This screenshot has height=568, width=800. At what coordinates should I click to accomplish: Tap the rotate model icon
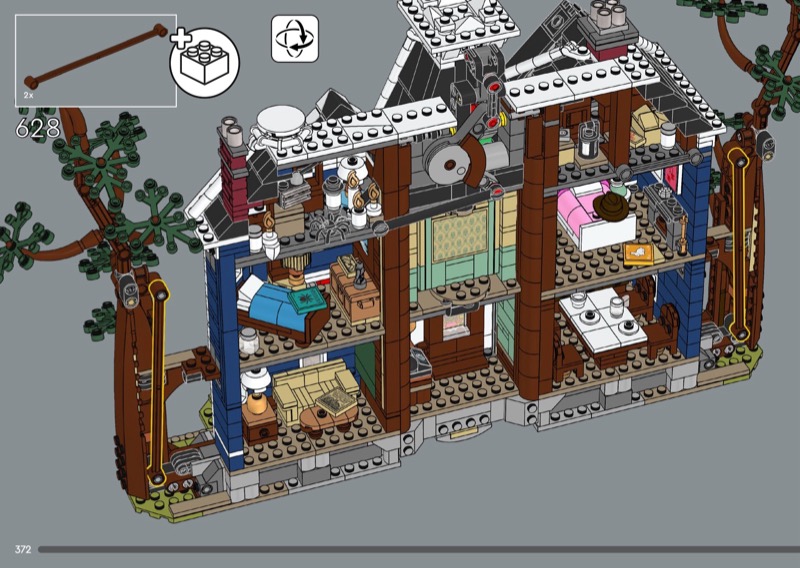coord(295,39)
